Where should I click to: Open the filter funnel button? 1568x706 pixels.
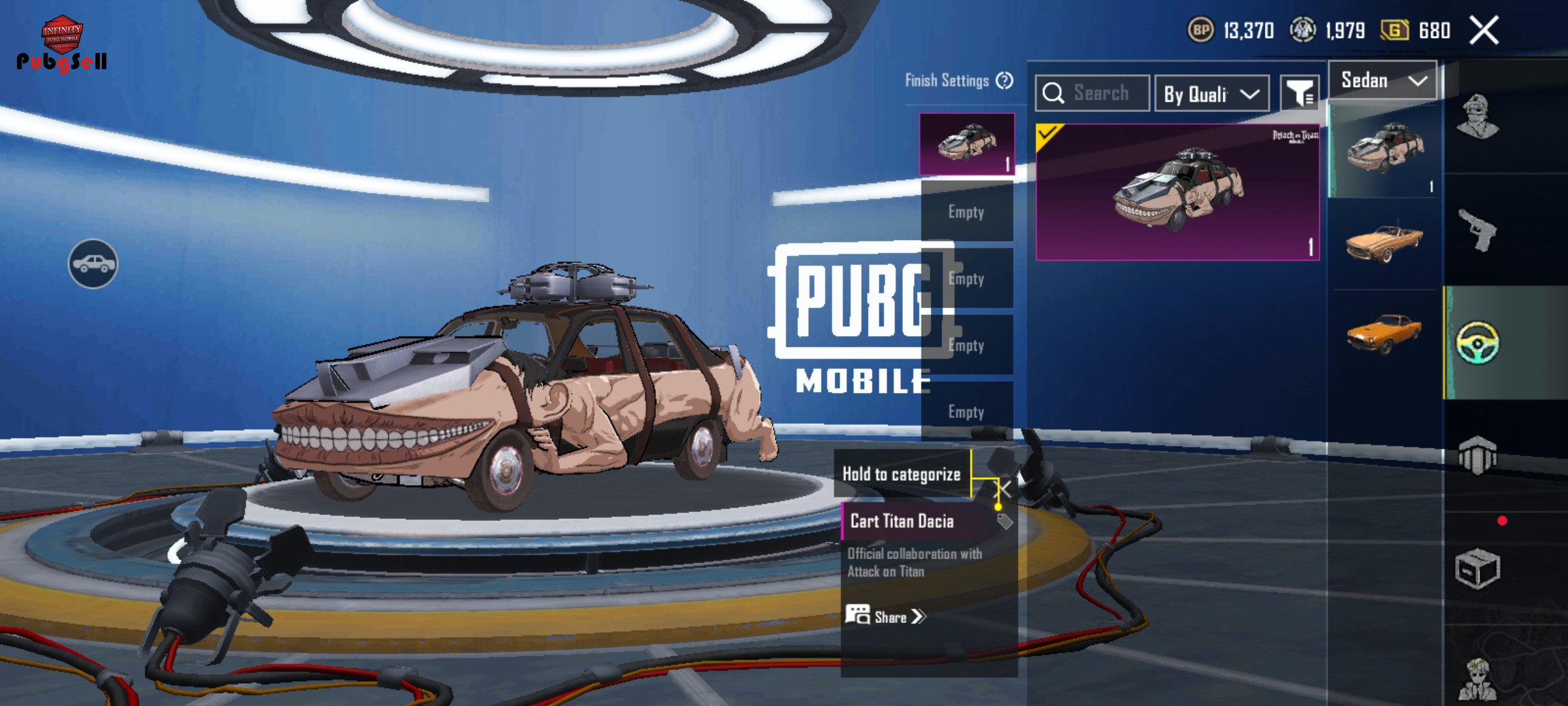[x=1299, y=93]
